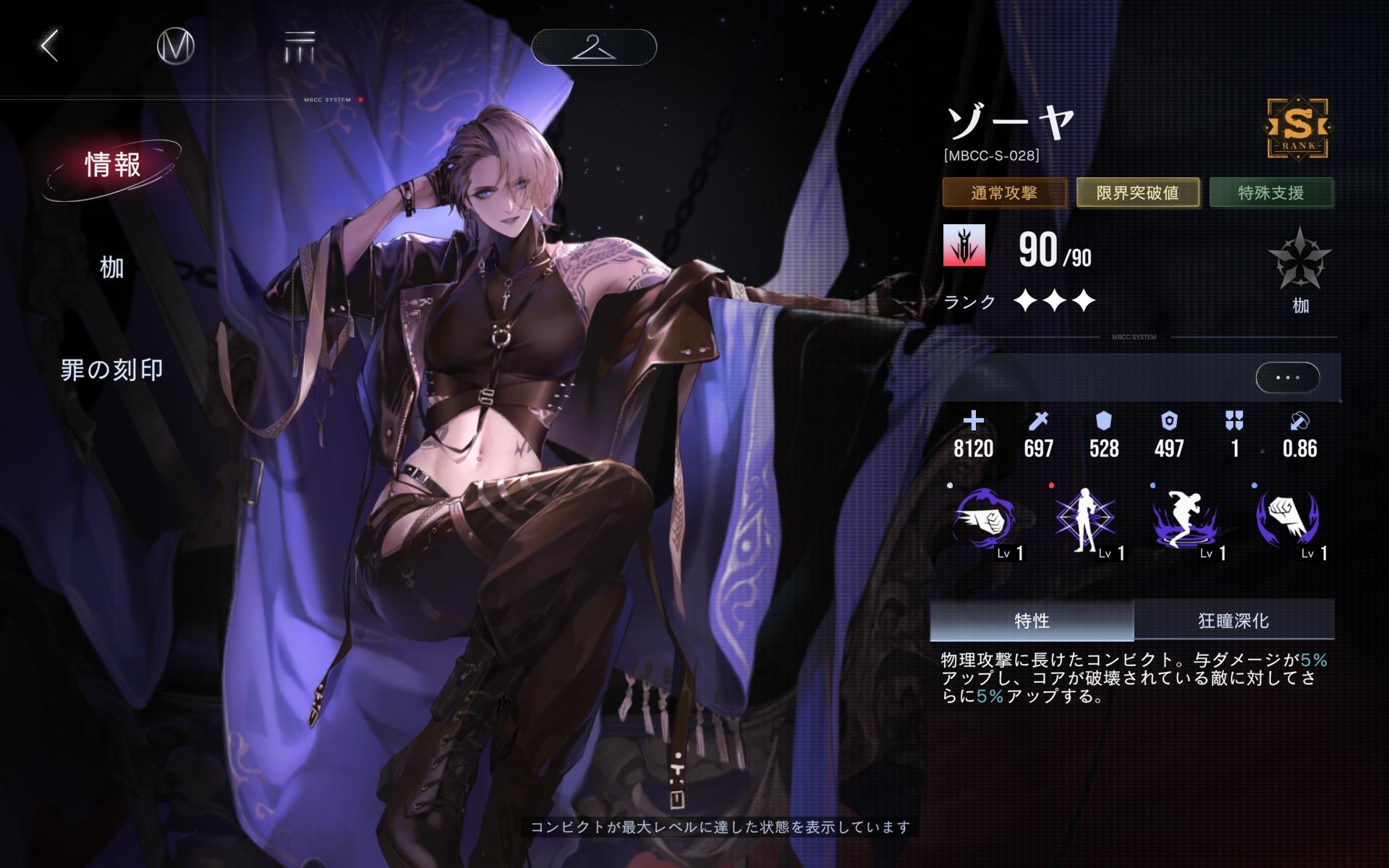Open the 枷 section from the sidebar
Viewport: 1389px width, 868px height.
click(109, 268)
